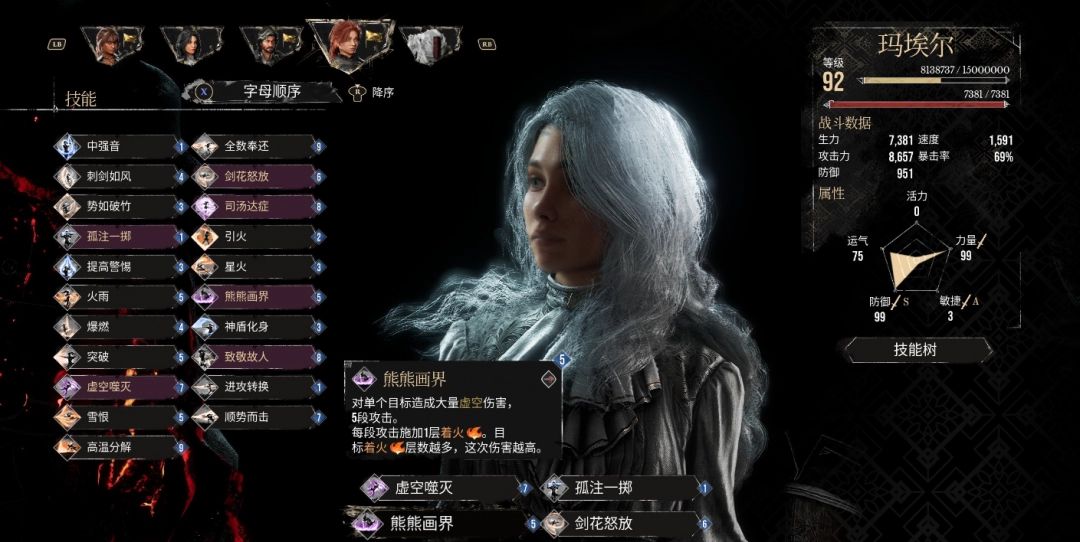Image resolution: width=1080 pixels, height=542 pixels.
Task: Select the 势如破竹 skill
Action: coord(119,206)
